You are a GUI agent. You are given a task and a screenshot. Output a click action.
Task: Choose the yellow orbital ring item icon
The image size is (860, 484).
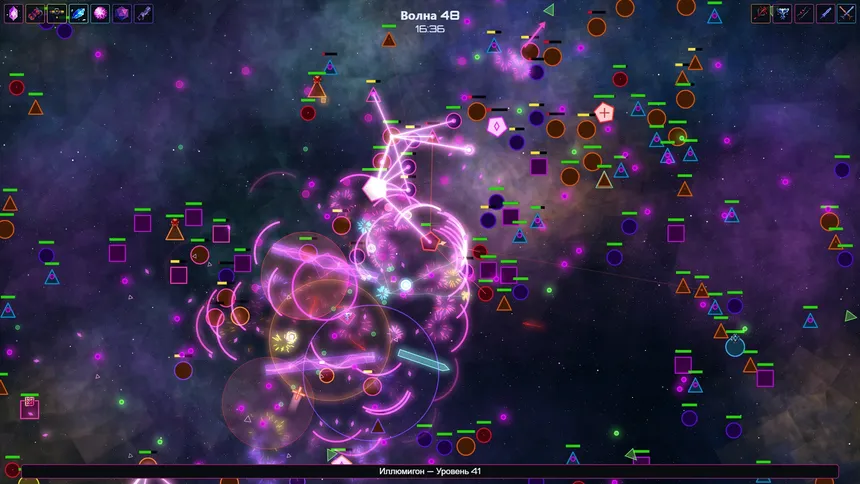click(57, 14)
